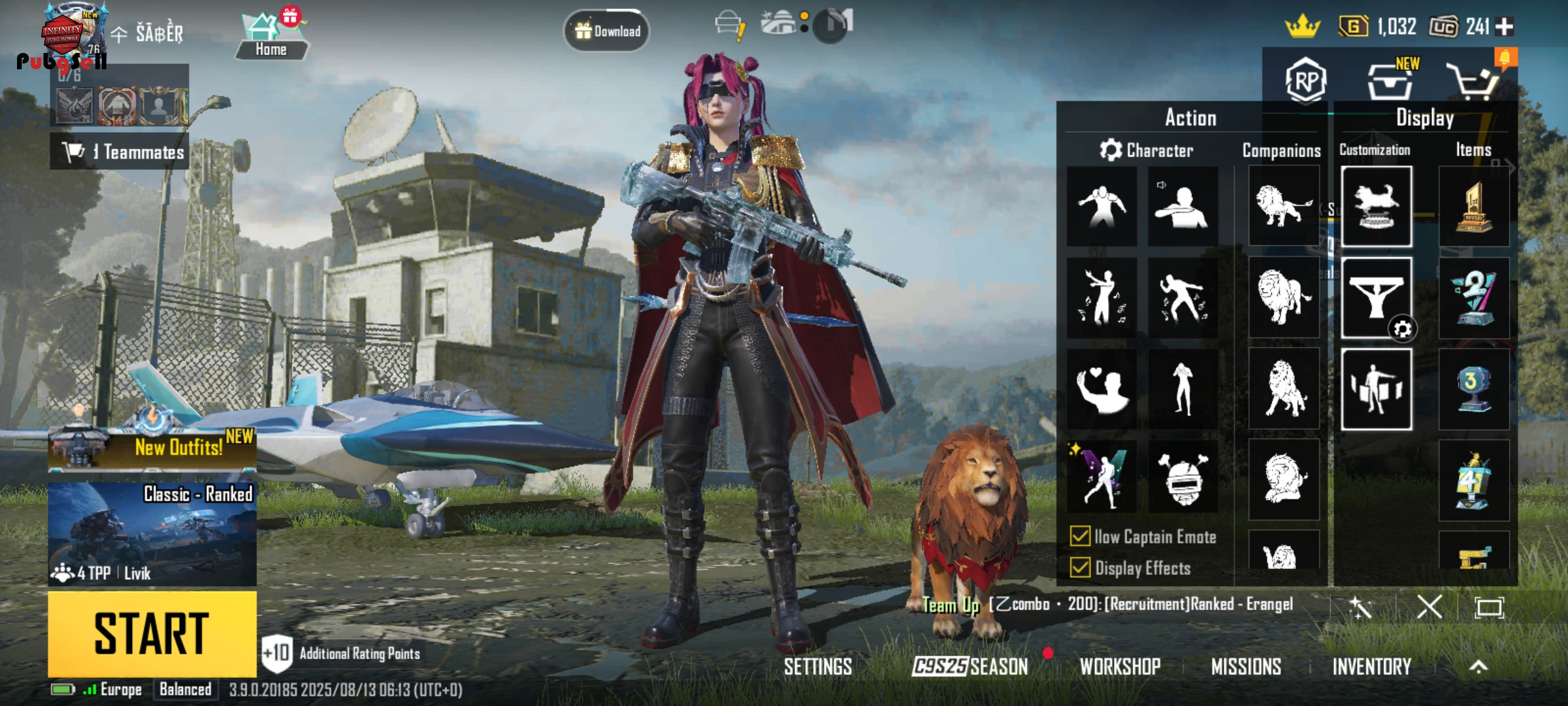Toggle the Allow Captain Emote checkbox

coord(1081,537)
